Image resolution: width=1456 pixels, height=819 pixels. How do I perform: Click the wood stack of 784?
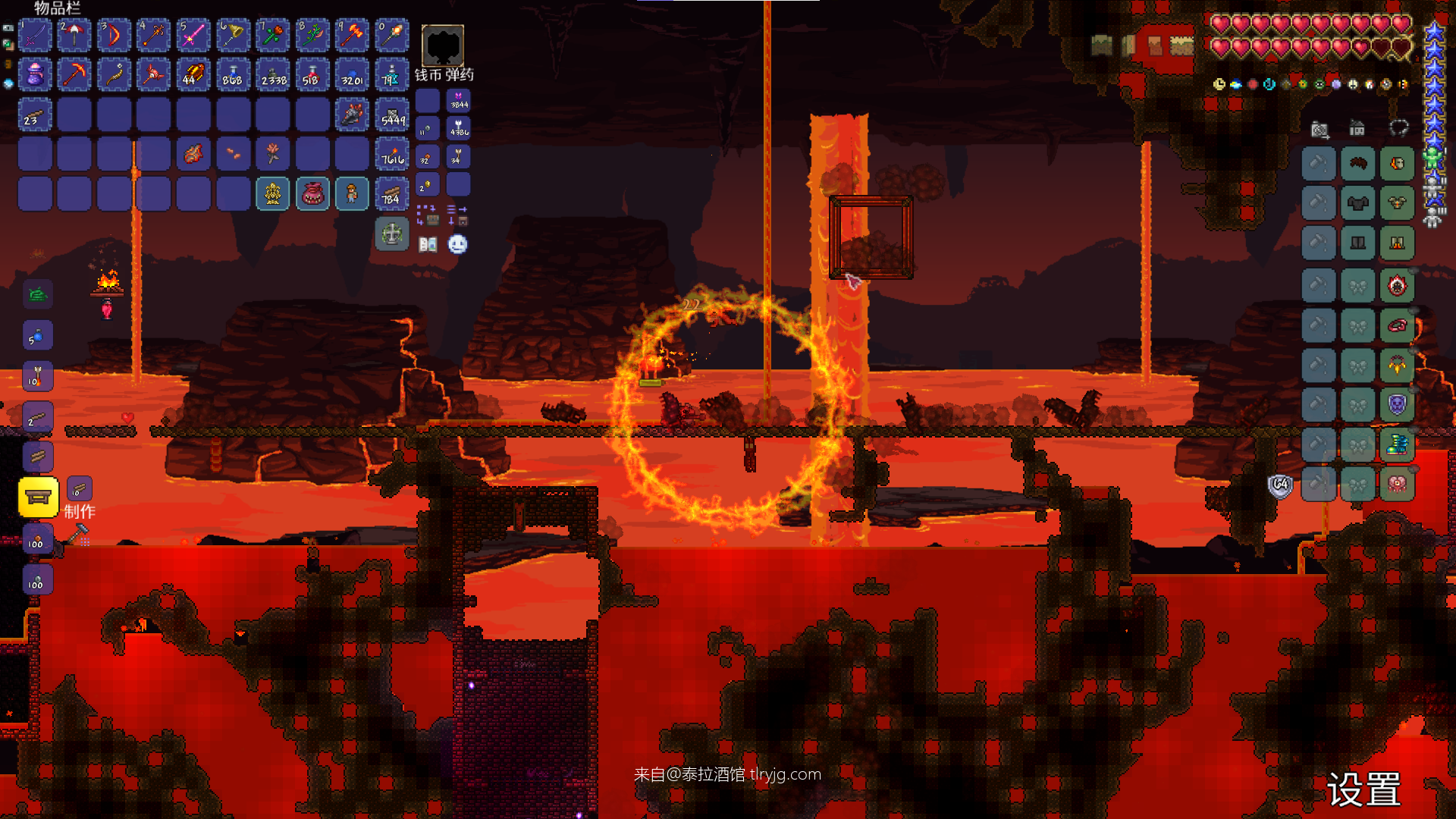click(x=392, y=194)
